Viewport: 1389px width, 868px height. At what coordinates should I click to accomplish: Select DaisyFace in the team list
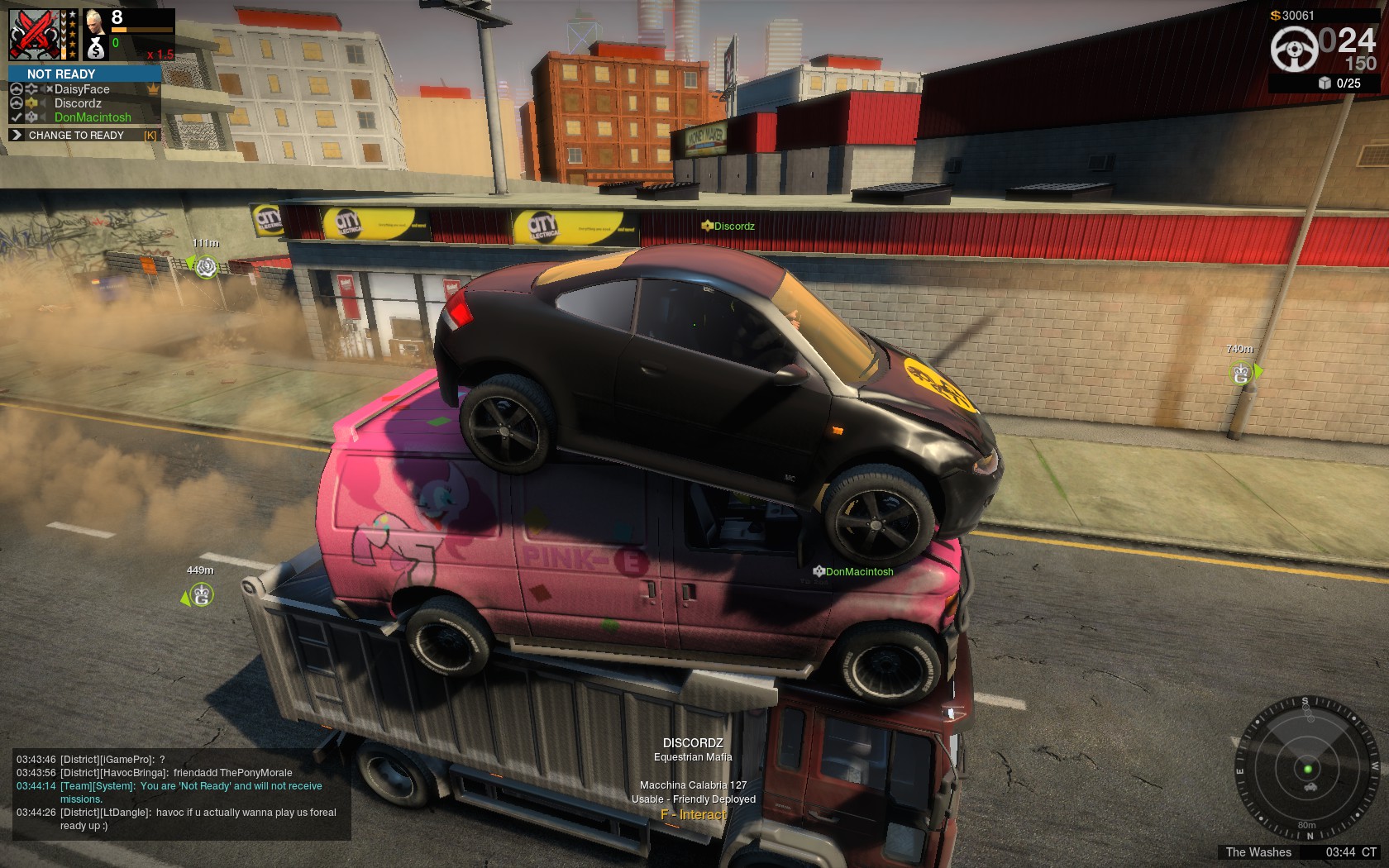82,89
